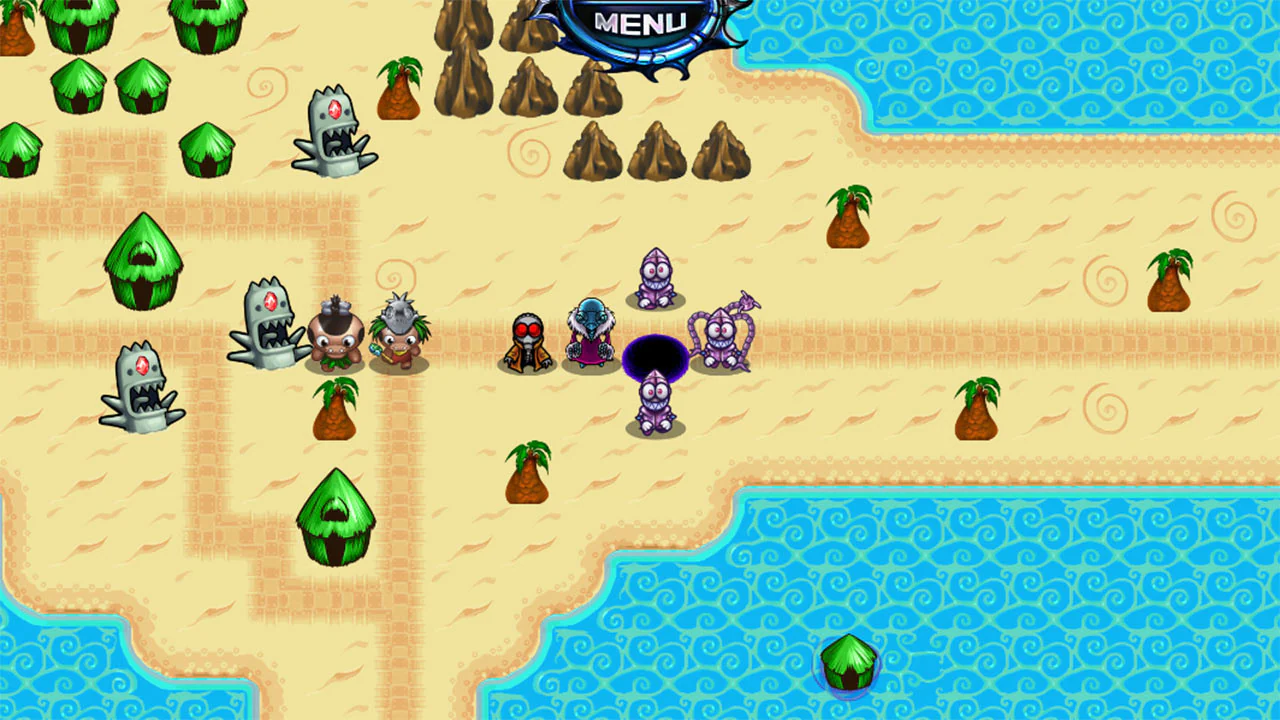Select the squid holding the dragon skeleton

[x=720, y=335]
